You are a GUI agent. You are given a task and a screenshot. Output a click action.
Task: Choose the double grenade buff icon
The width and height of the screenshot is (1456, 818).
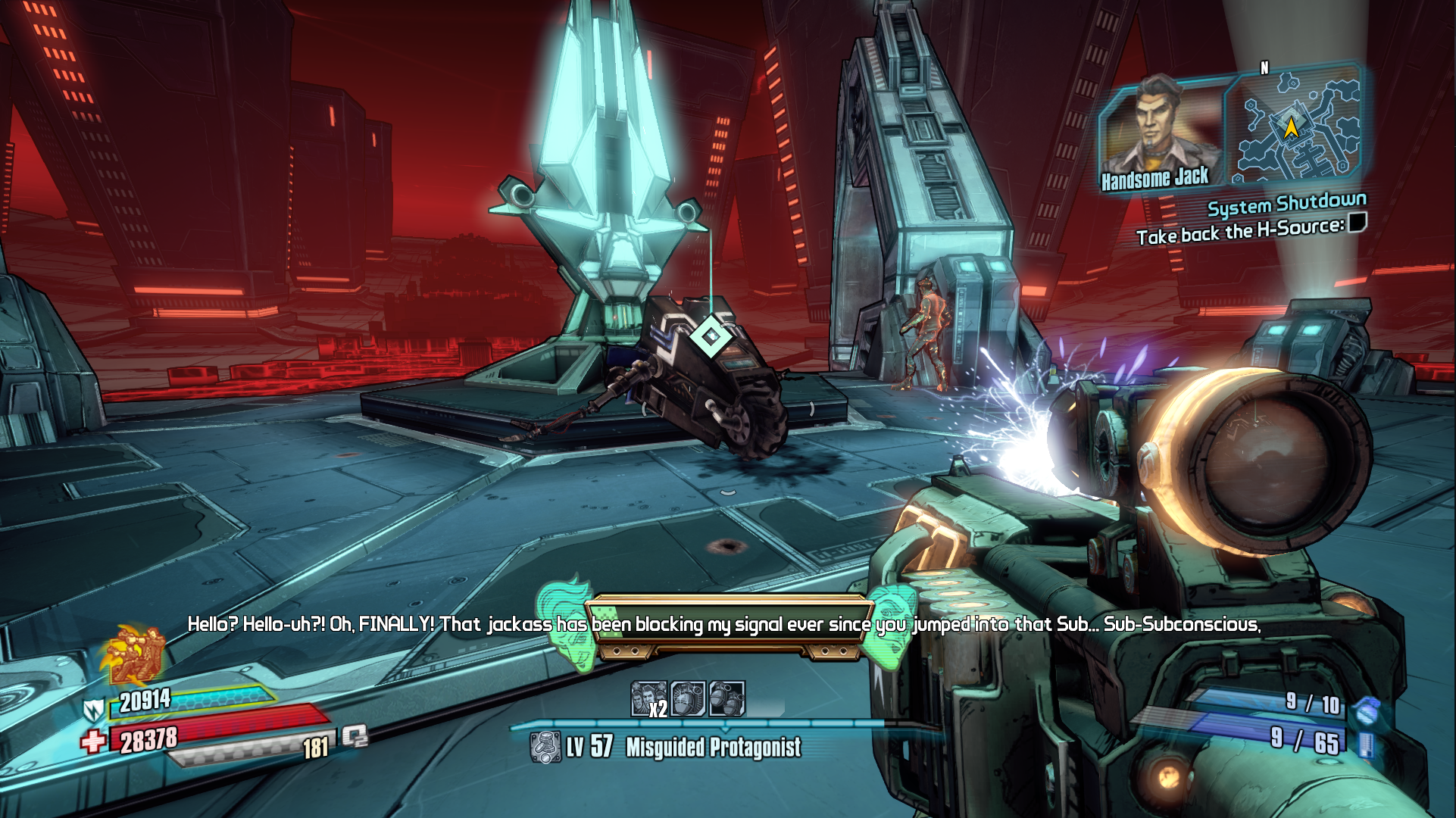(x=726, y=698)
